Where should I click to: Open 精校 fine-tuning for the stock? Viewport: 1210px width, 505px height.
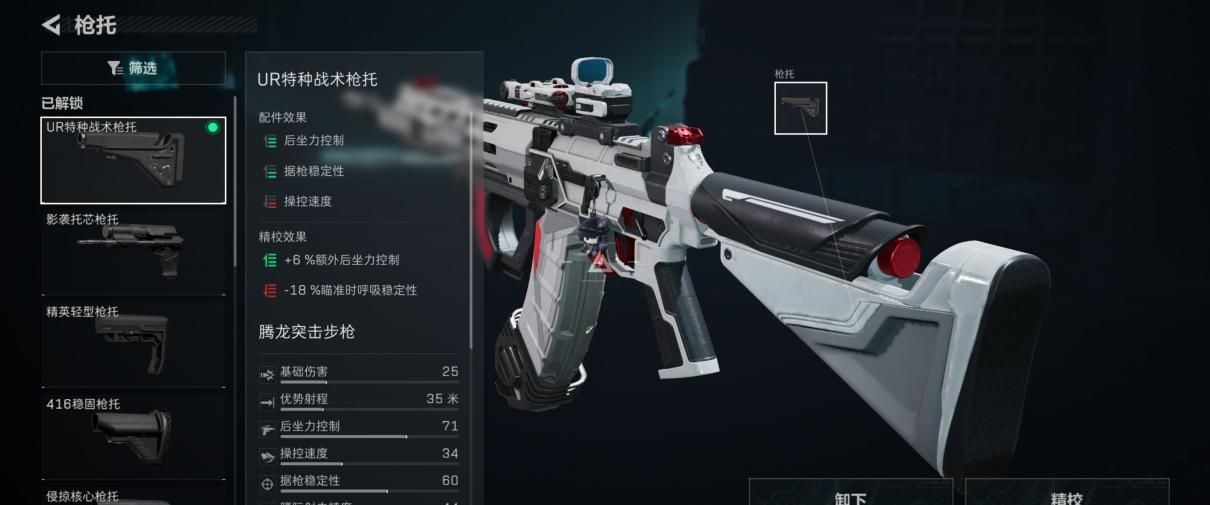[x=1066, y=494]
